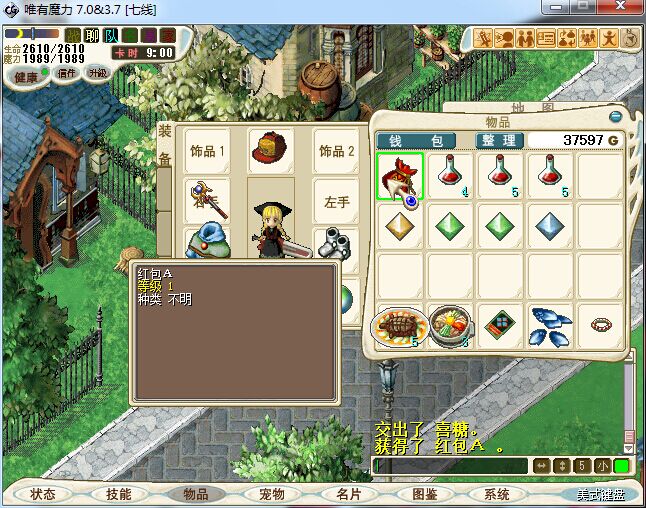This screenshot has width=646, height=508.
Task: Open the 系统 system menu
Action: 497,494
